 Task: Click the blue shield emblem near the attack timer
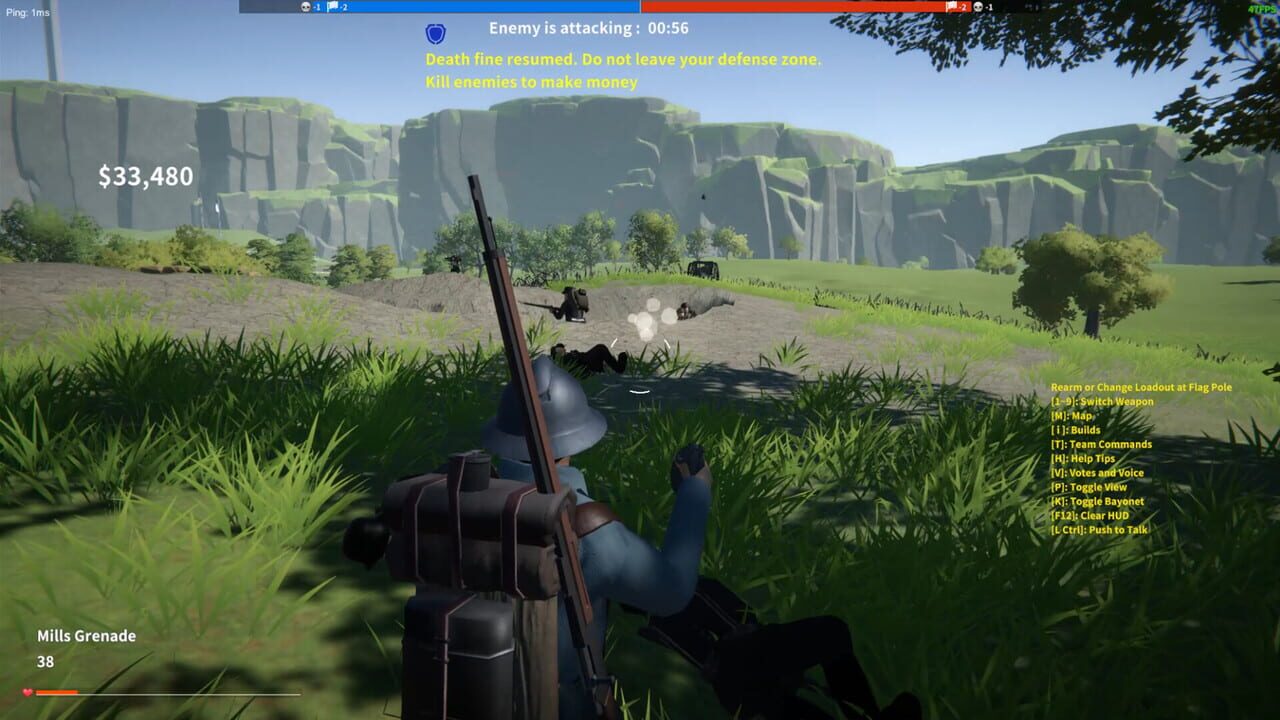[x=434, y=31]
